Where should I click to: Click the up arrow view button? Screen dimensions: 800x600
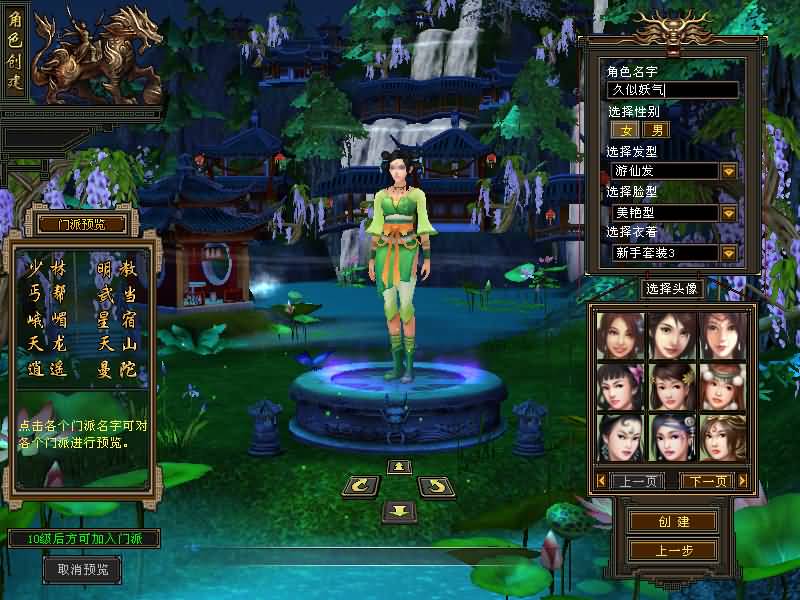click(x=399, y=467)
